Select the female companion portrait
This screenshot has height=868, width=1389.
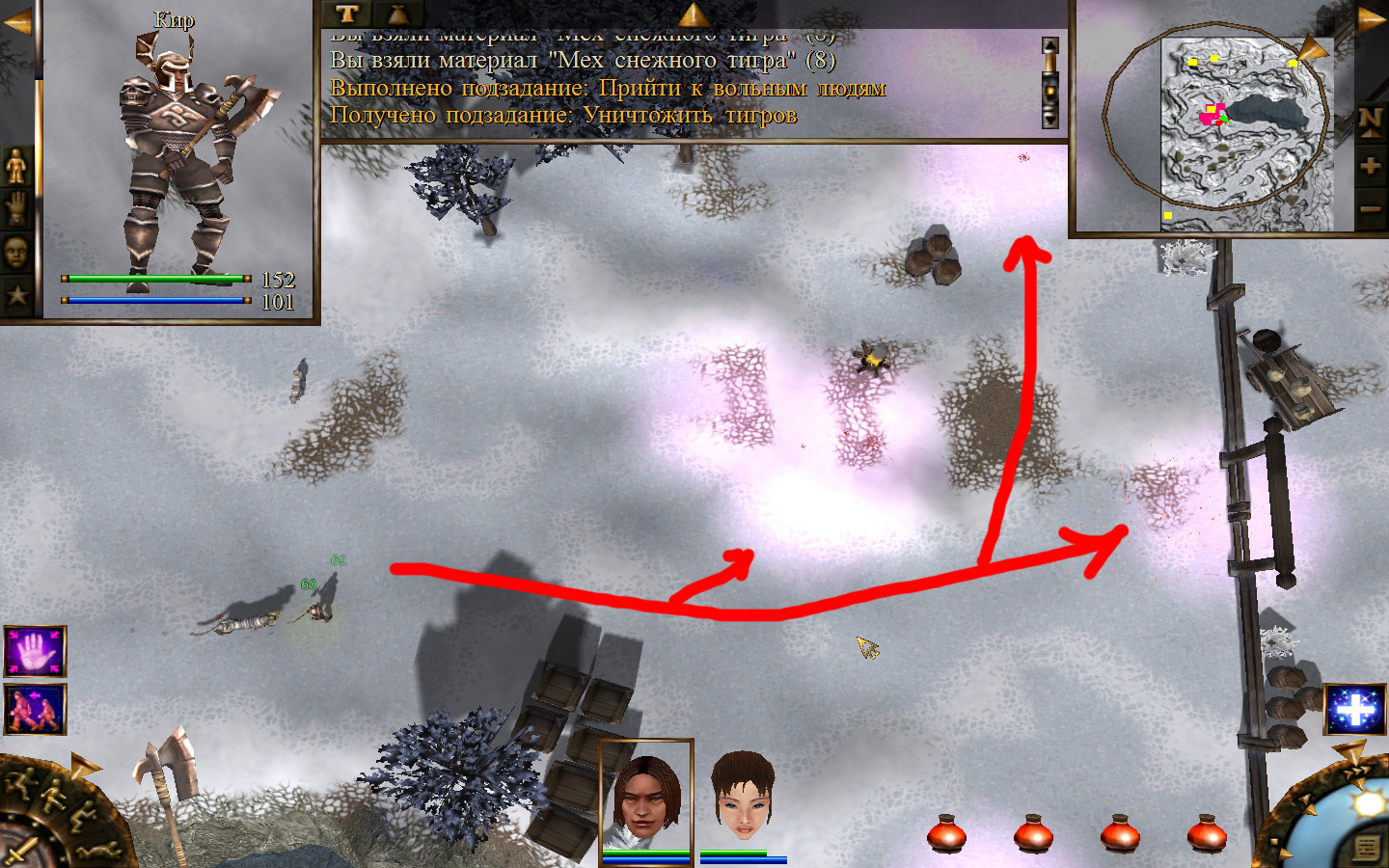click(x=743, y=799)
